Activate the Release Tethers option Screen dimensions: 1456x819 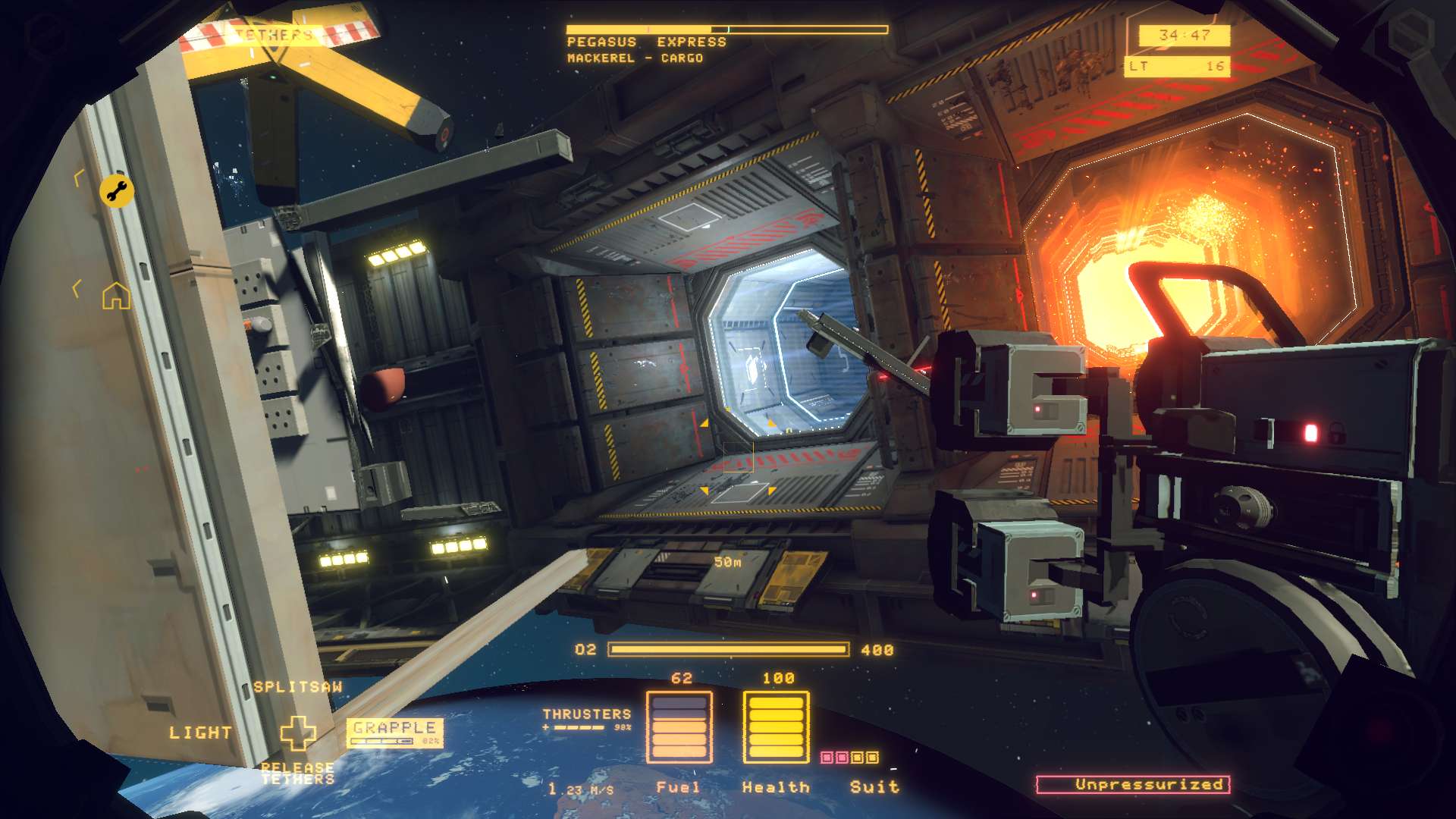click(x=297, y=773)
